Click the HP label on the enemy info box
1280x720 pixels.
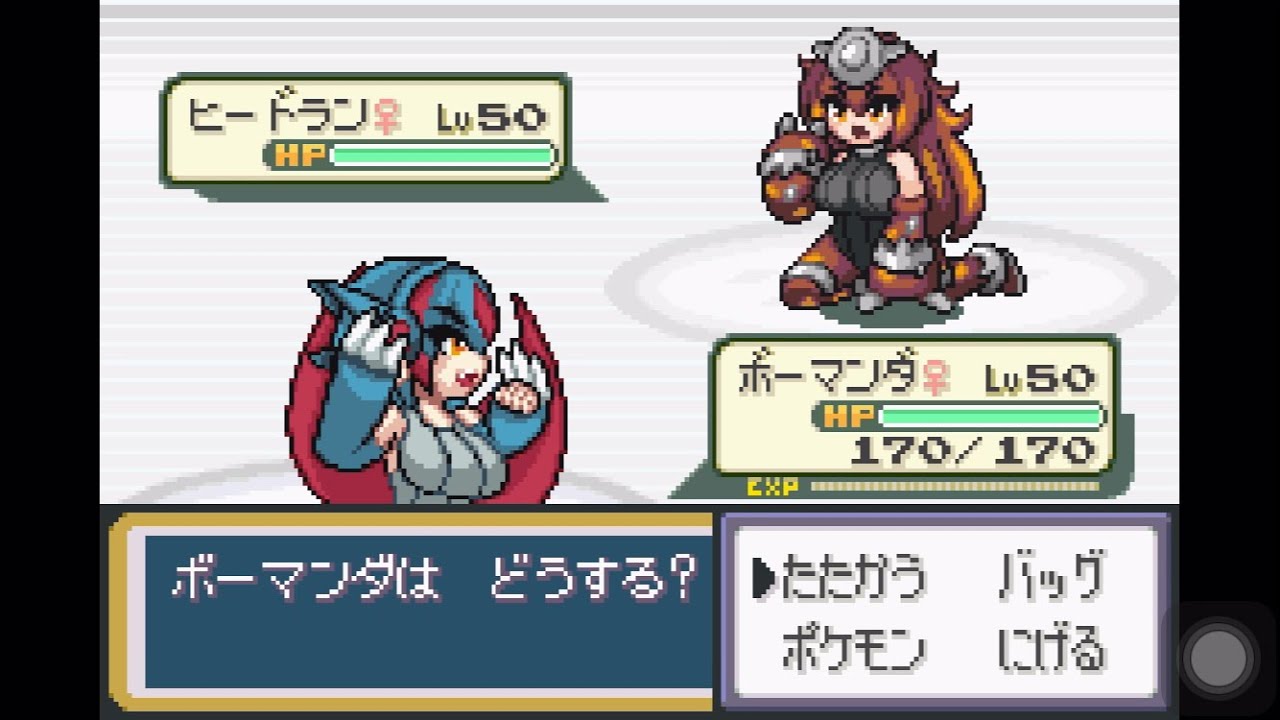tap(300, 156)
